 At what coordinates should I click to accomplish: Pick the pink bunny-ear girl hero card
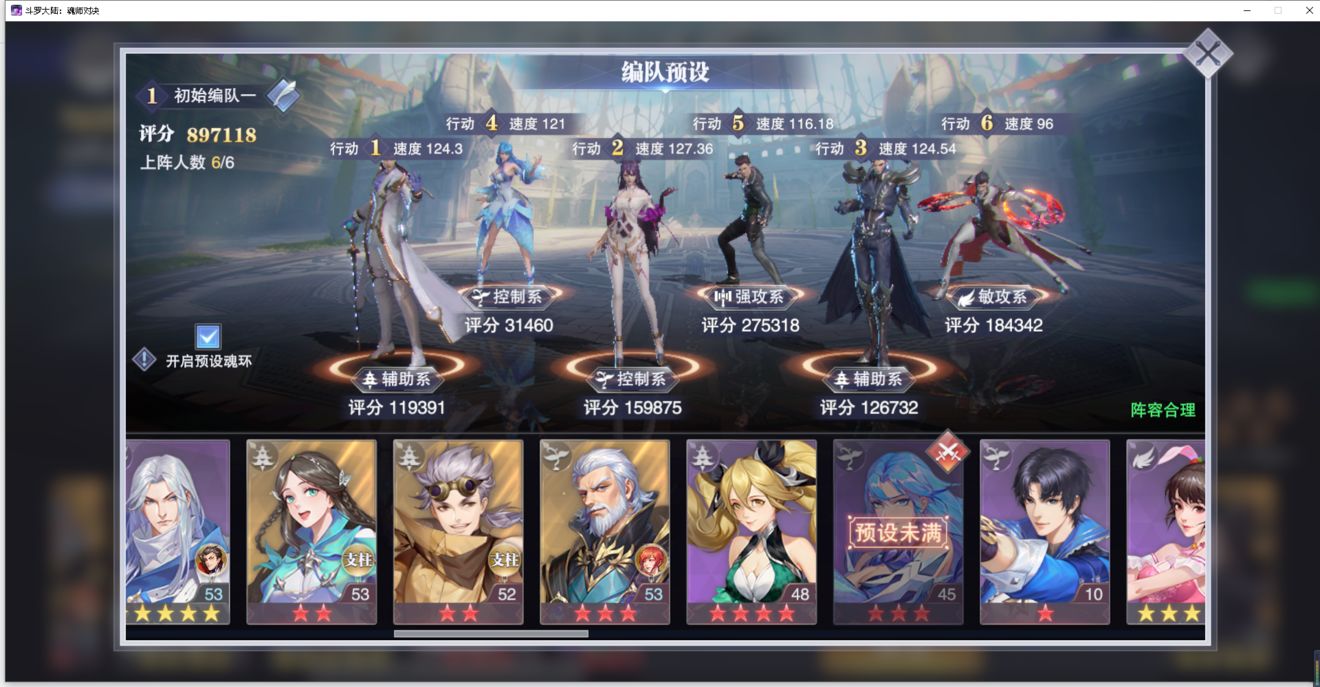pyautogui.click(x=1166, y=530)
